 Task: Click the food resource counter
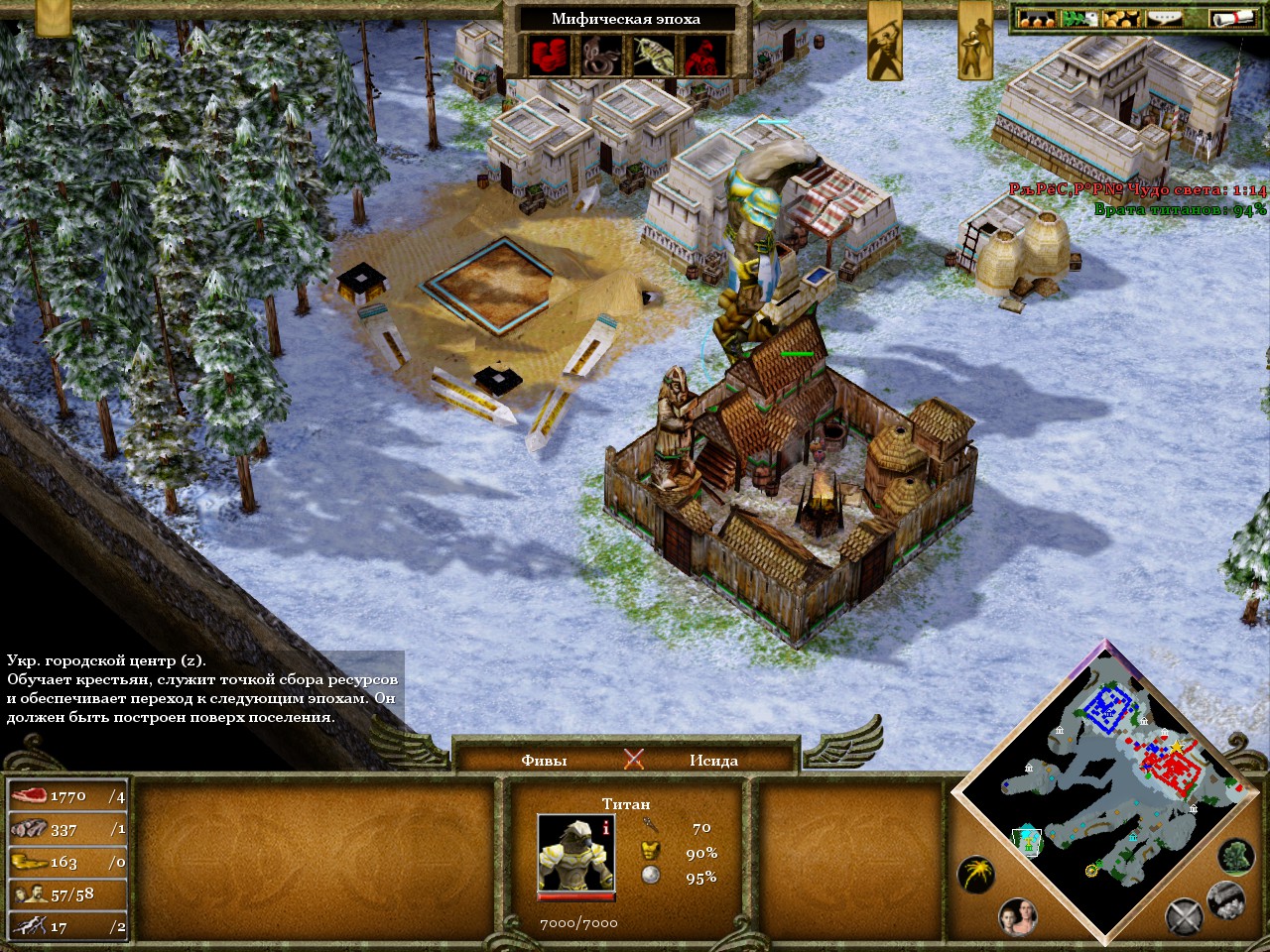click(x=67, y=796)
